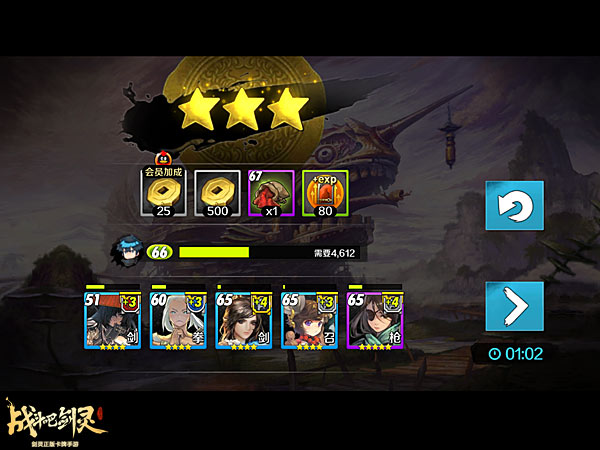The width and height of the screenshot is (600, 450).
Task: Open the purple-framed 枪 hero card
Action: [374, 319]
